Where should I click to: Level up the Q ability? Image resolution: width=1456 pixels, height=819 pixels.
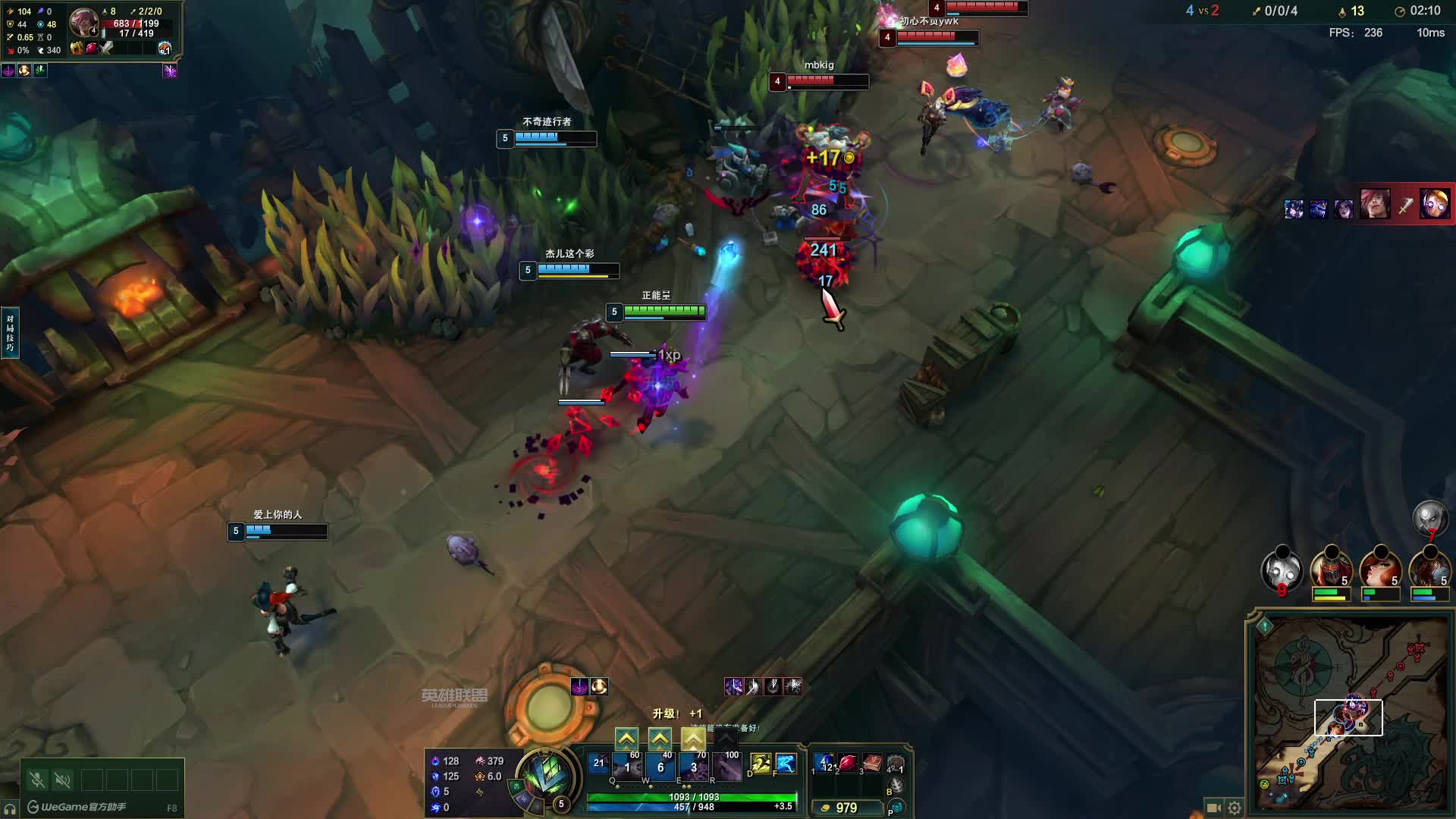click(x=626, y=738)
